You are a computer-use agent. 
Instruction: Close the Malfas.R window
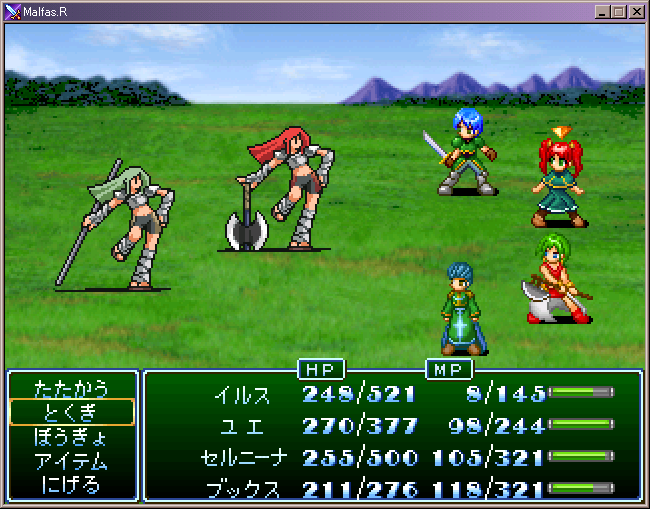click(636, 11)
